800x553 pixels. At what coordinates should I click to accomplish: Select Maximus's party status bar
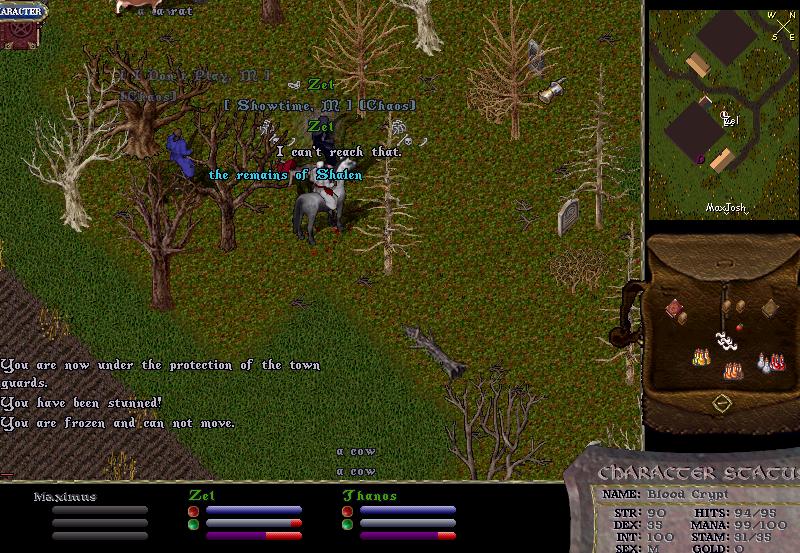tap(98, 508)
